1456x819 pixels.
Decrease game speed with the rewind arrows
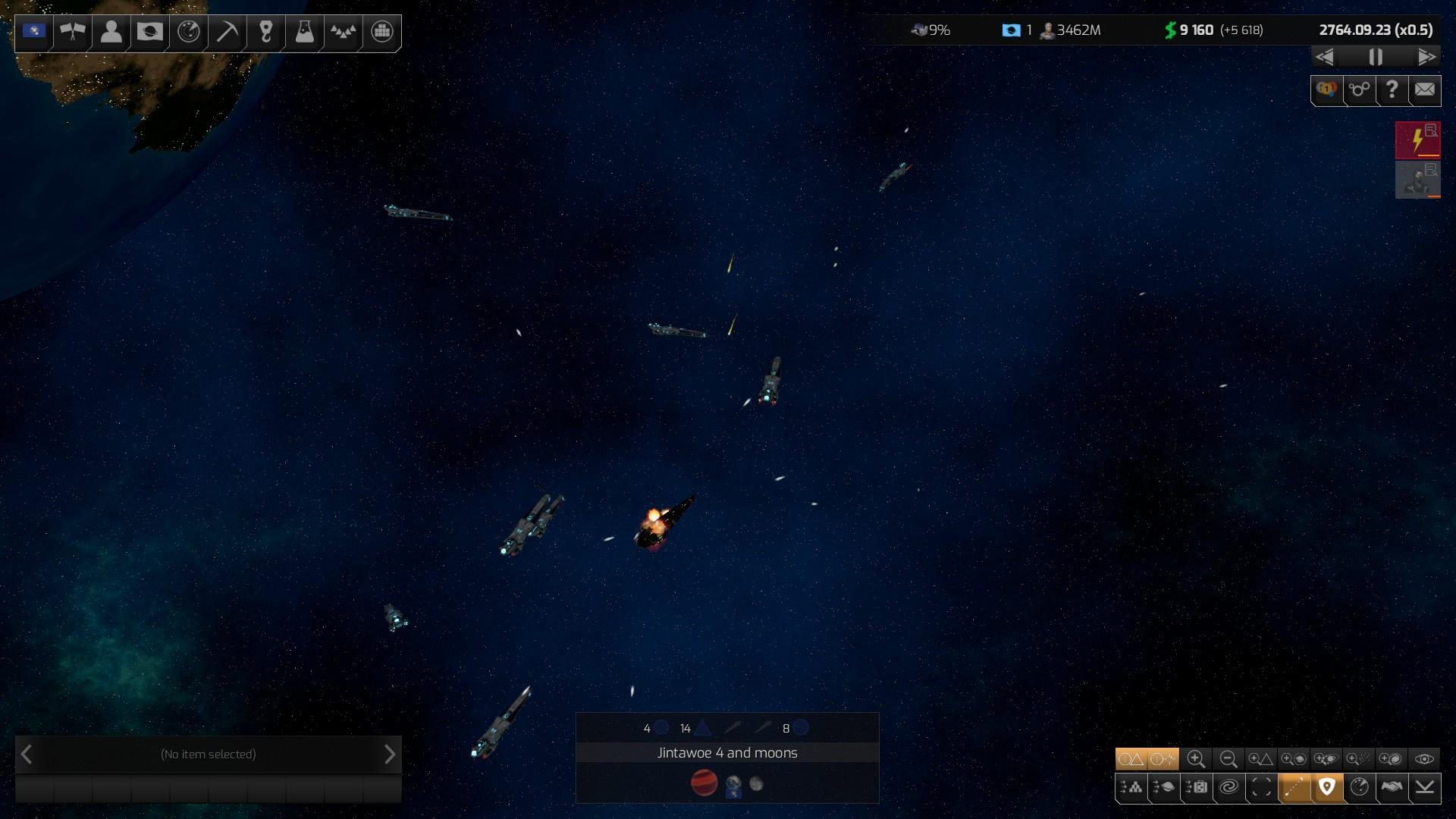click(x=1325, y=57)
